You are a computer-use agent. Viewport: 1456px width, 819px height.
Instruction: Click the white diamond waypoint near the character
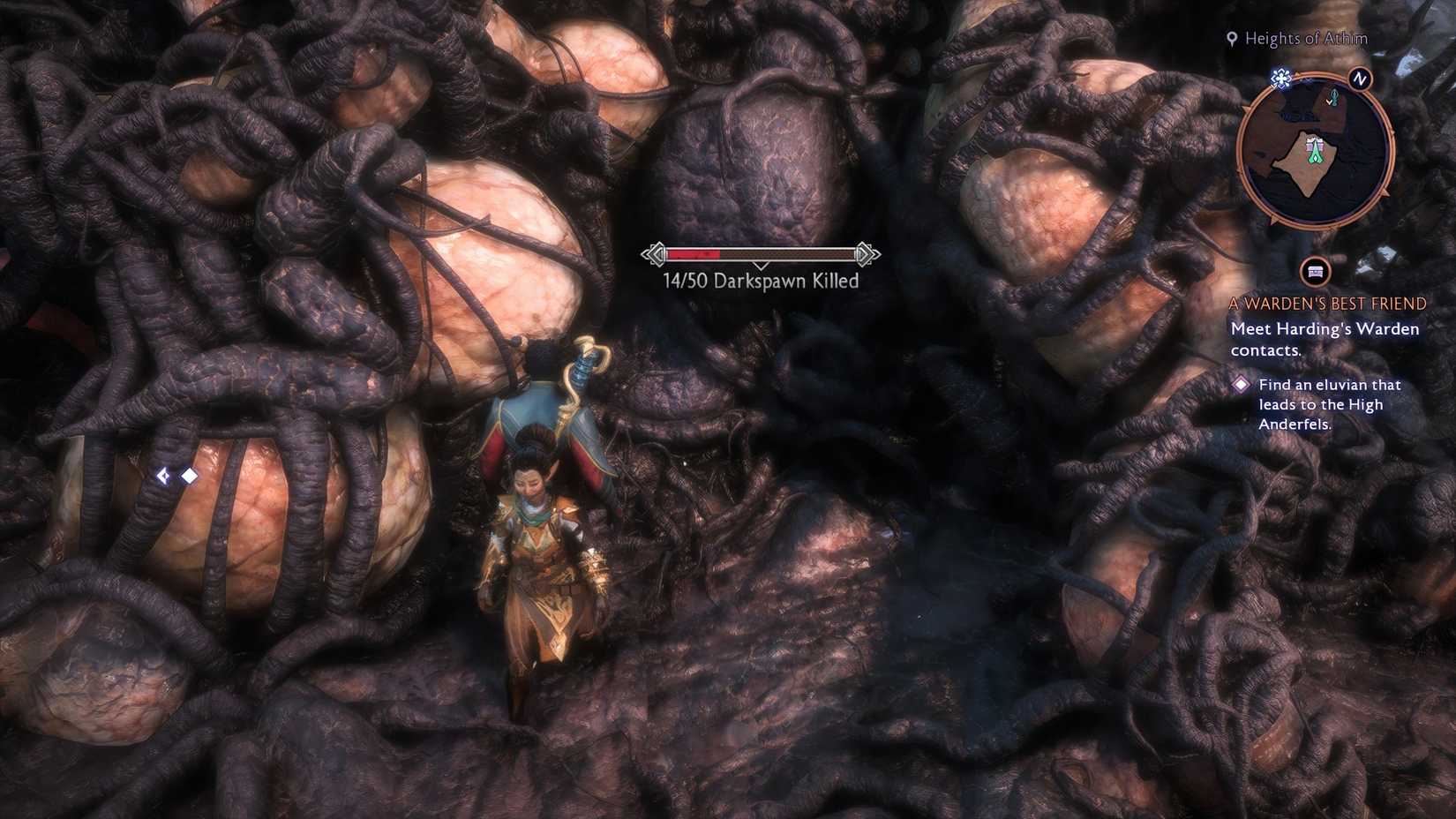click(190, 477)
